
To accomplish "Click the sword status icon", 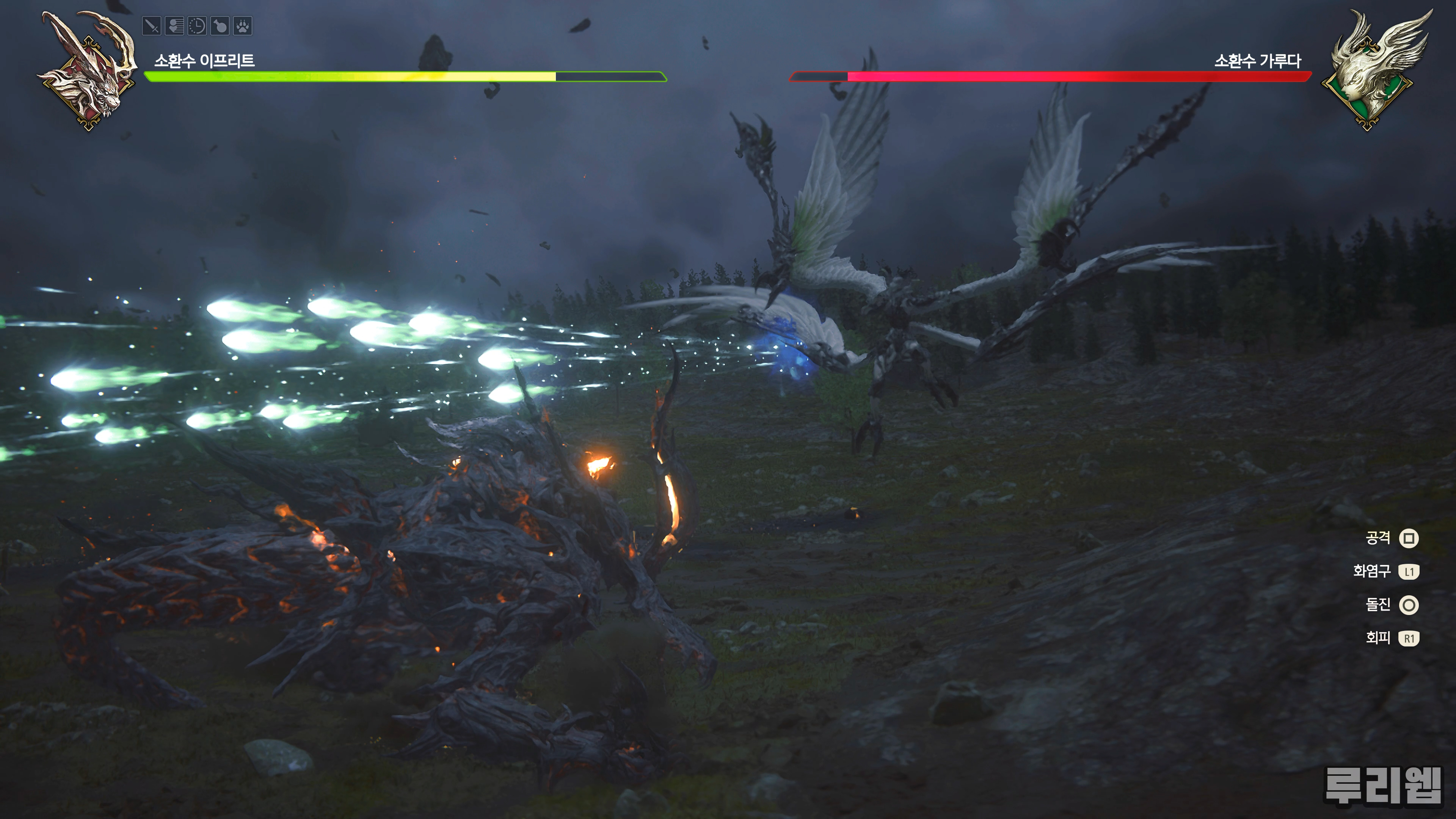I will 152,26.
